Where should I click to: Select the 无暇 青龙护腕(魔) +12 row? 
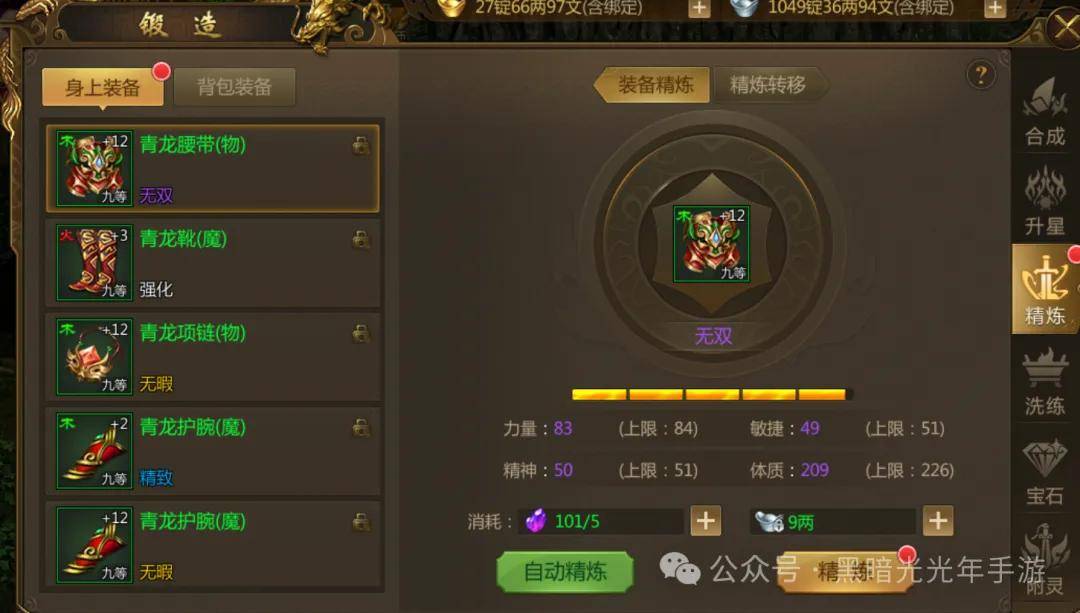point(212,544)
